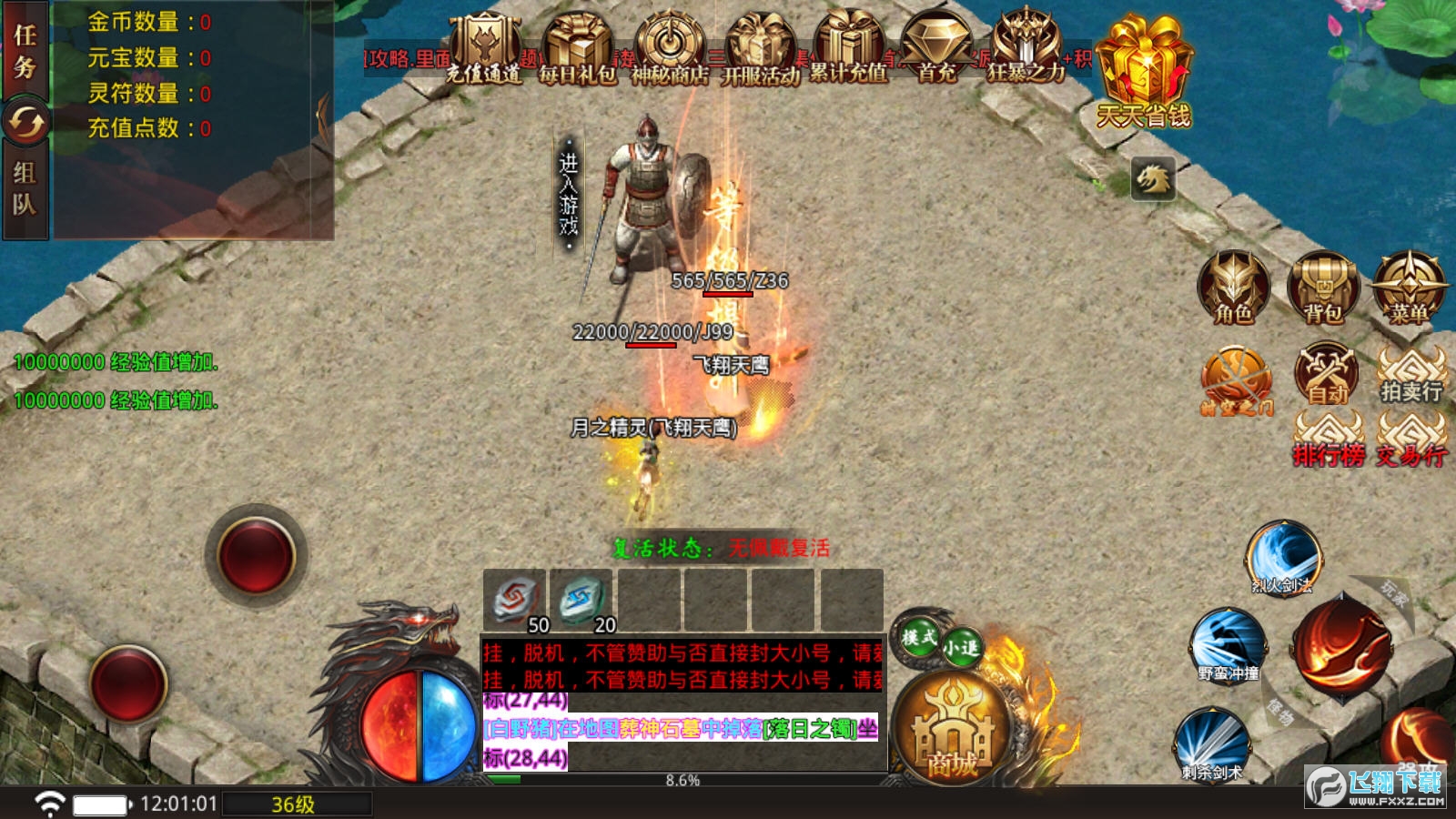Open the 菜单 menu button

pos(1409,288)
